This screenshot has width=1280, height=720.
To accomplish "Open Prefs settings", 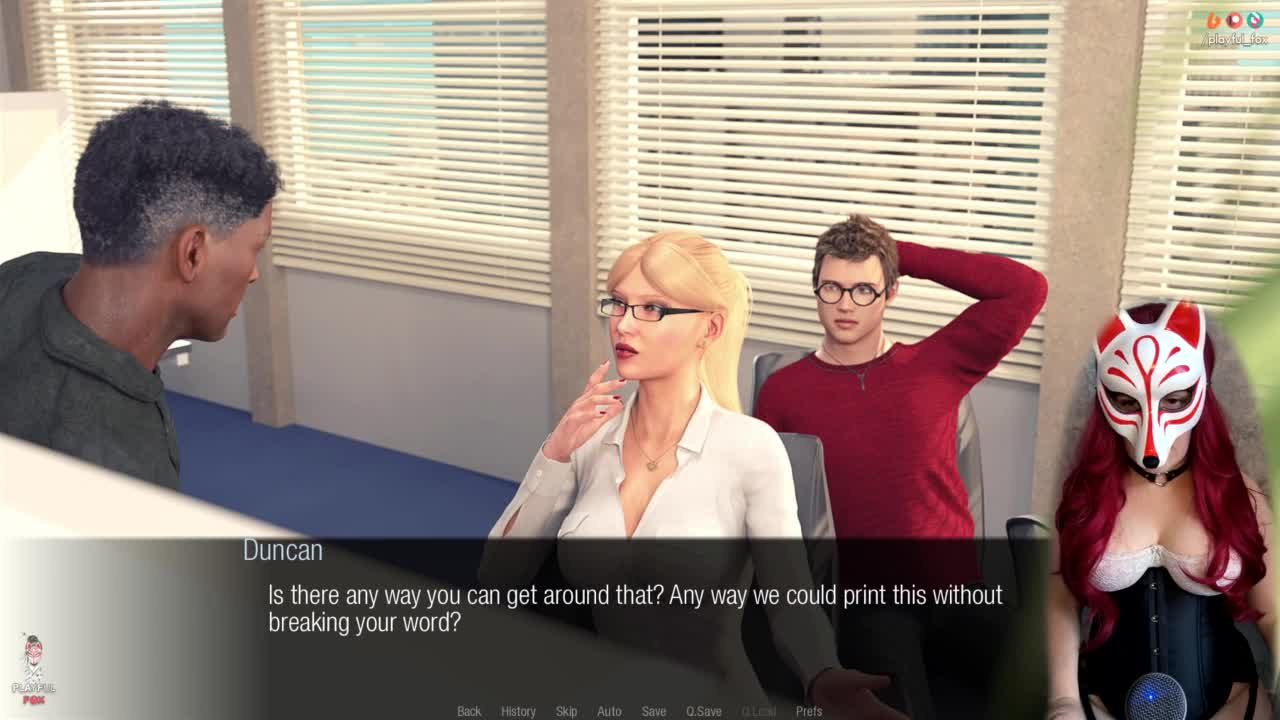I will (809, 711).
